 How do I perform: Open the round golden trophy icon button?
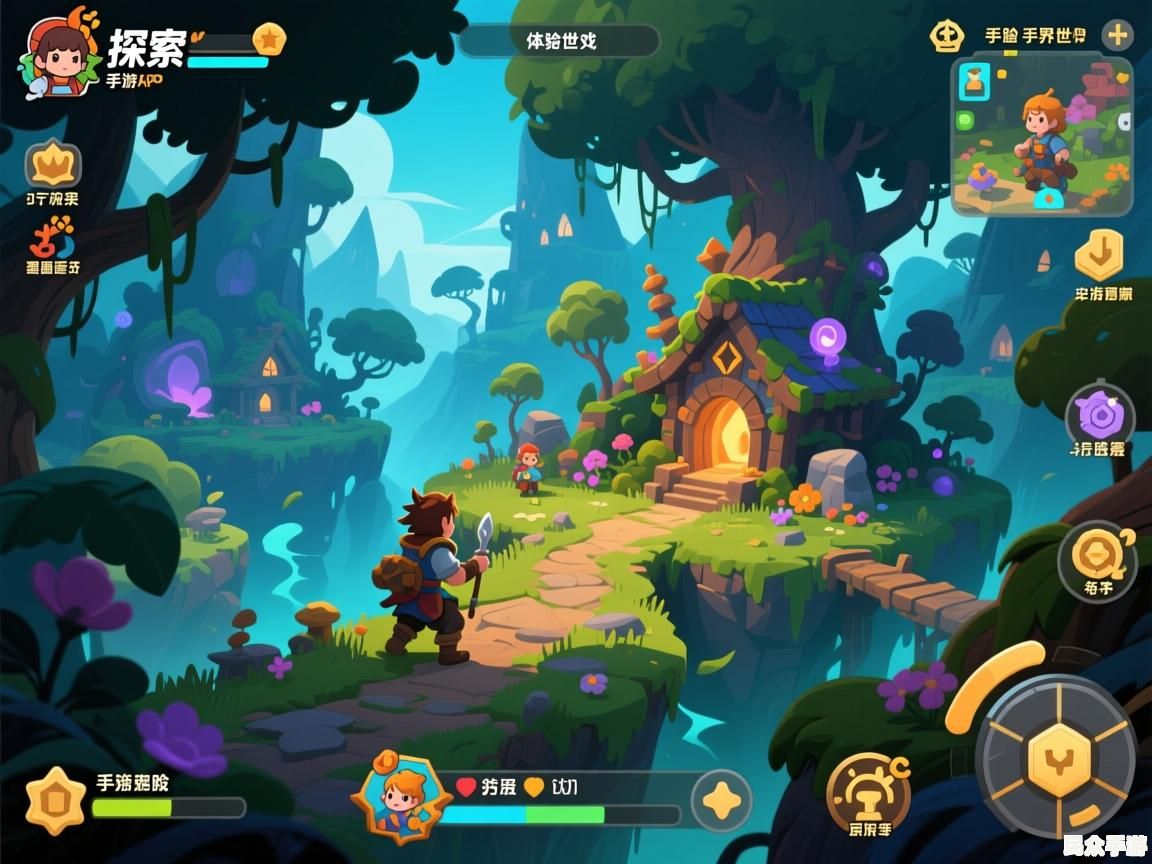868,790
